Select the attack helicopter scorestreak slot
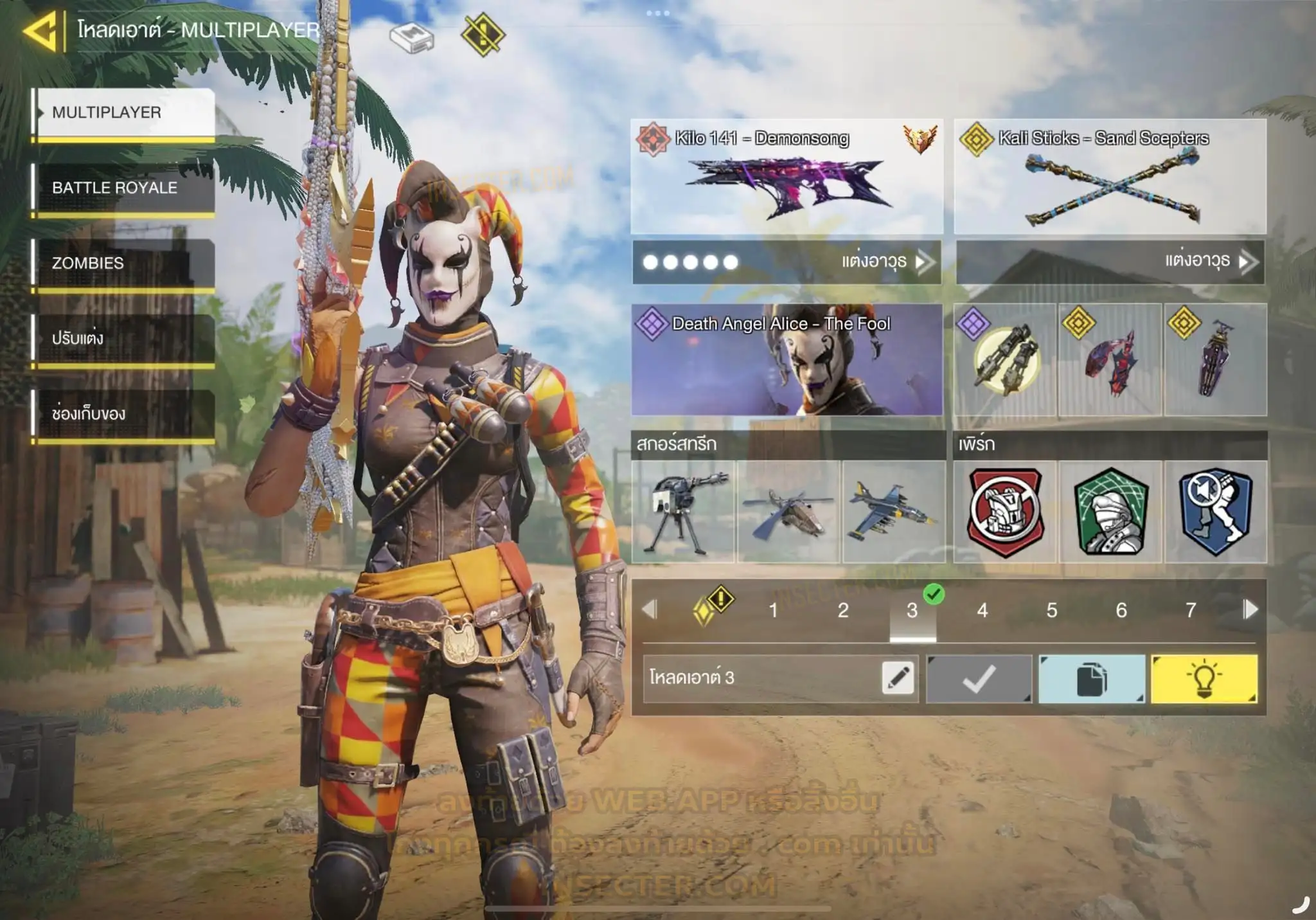 [x=789, y=512]
